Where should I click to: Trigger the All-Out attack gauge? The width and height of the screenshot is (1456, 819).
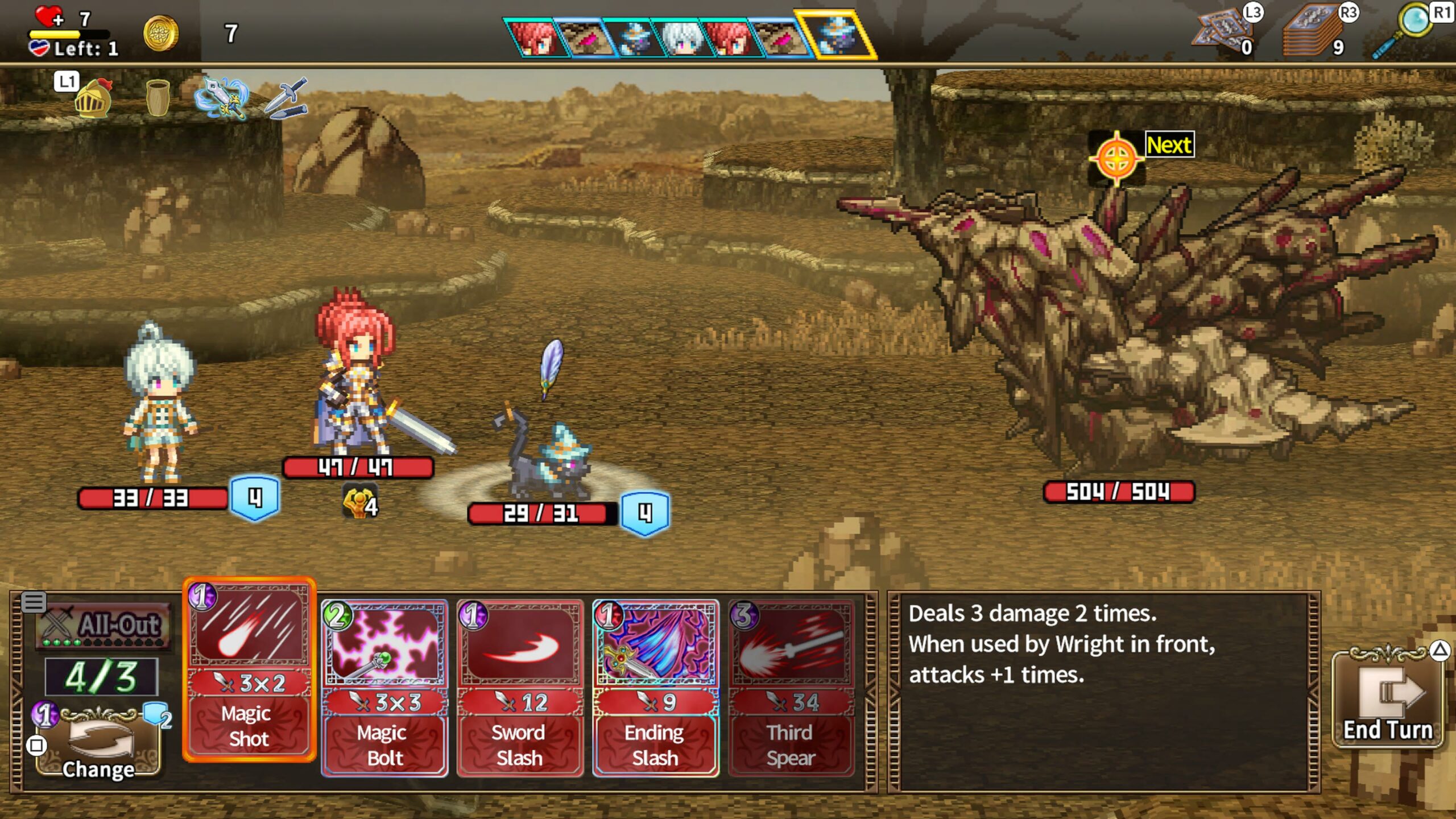(x=103, y=626)
